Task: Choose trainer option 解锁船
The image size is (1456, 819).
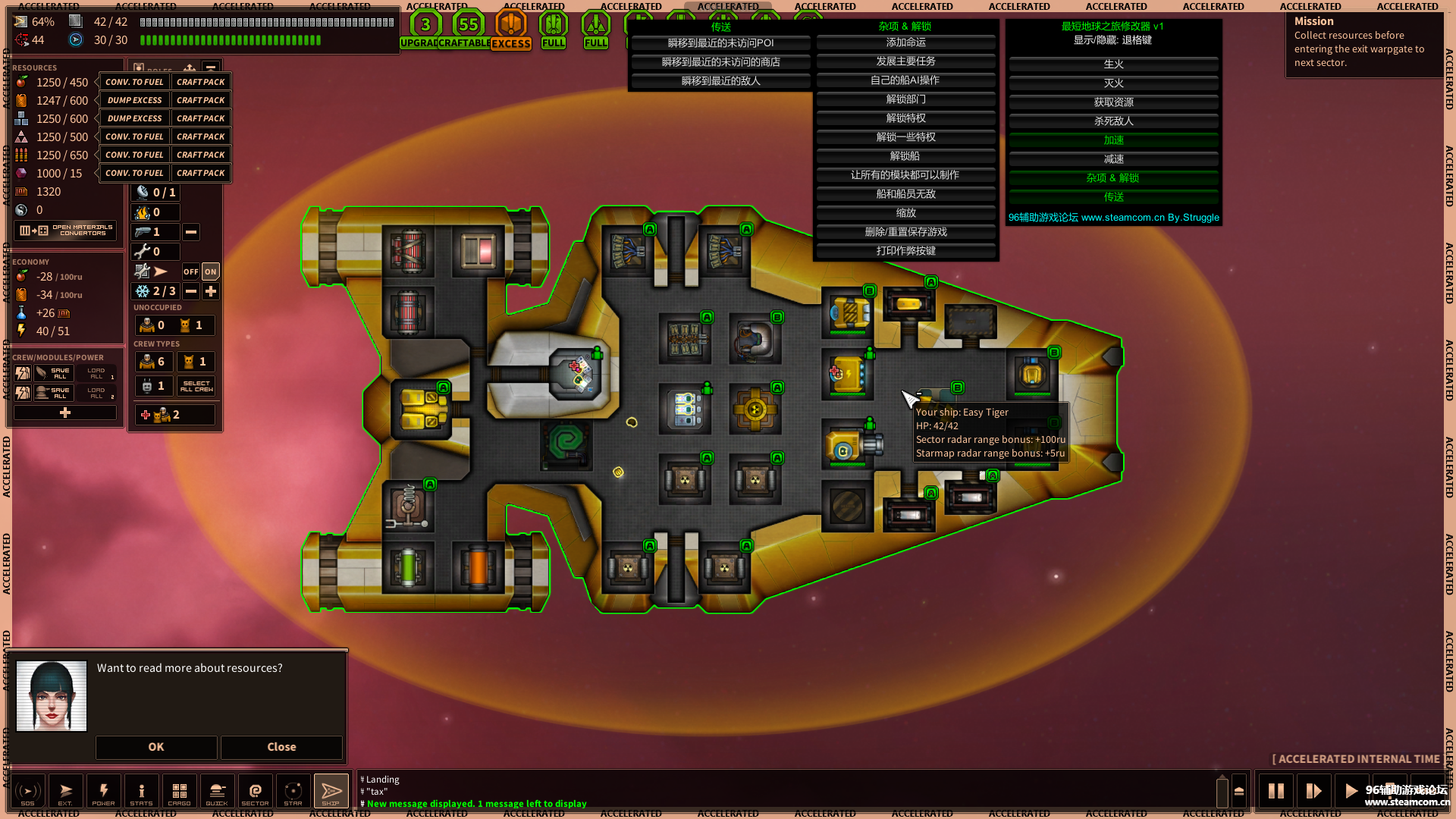Action: [x=905, y=156]
